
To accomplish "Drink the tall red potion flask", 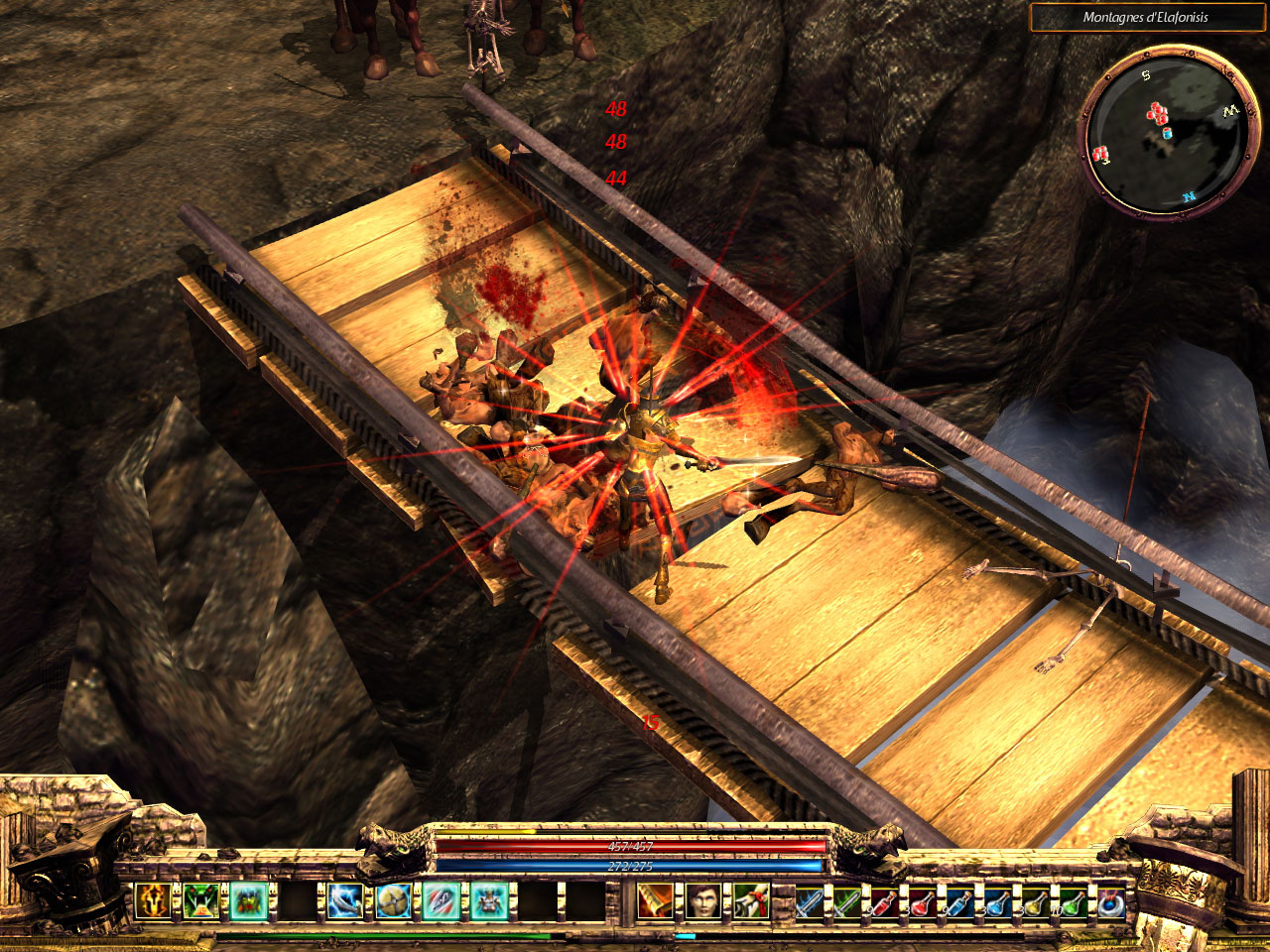I will (x=884, y=902).
